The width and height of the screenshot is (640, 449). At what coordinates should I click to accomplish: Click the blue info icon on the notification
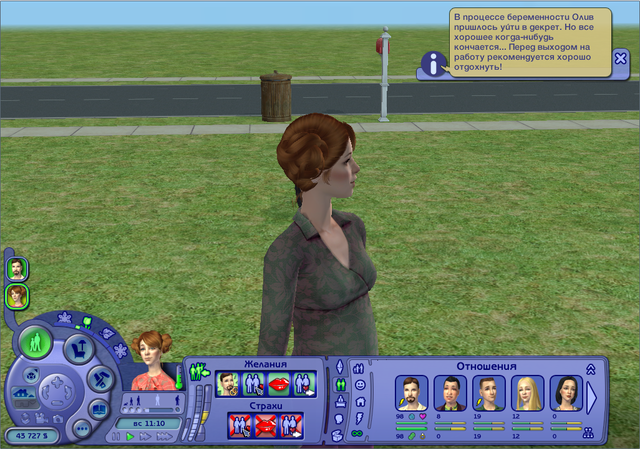[x=432, y=64]
